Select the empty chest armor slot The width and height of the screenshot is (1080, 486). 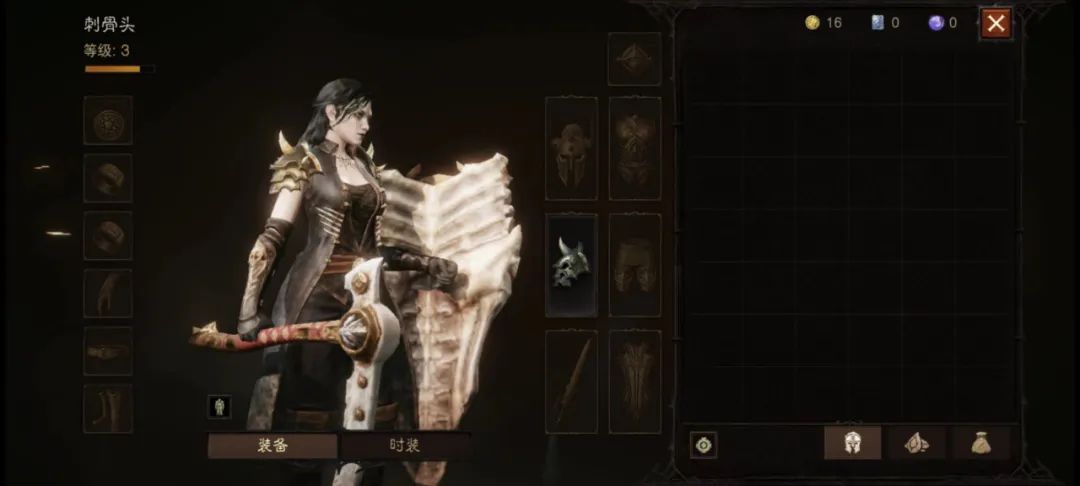coord(635,148)
